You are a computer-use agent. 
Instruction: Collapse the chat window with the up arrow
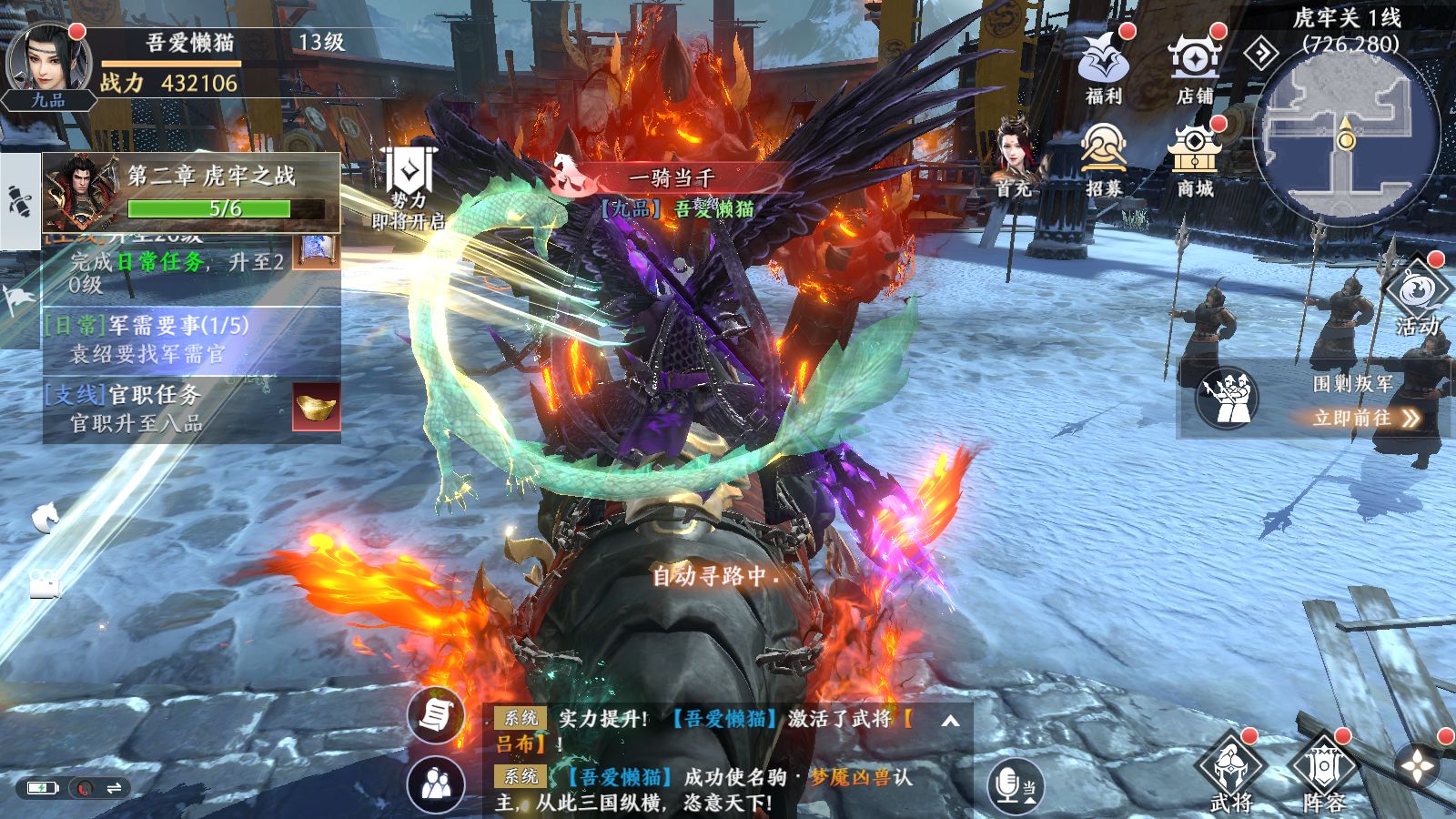click(950, 719)
